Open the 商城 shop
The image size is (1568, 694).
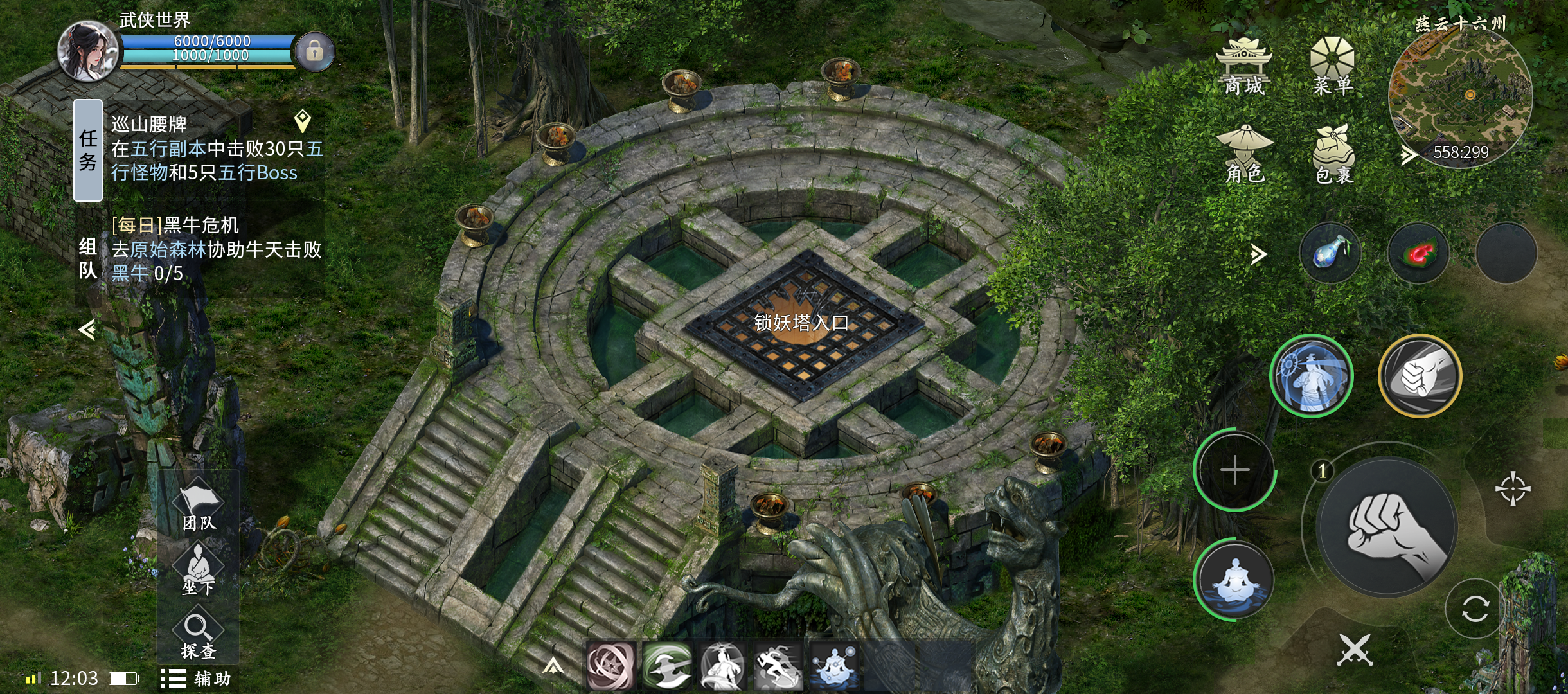click(1244, 67)
